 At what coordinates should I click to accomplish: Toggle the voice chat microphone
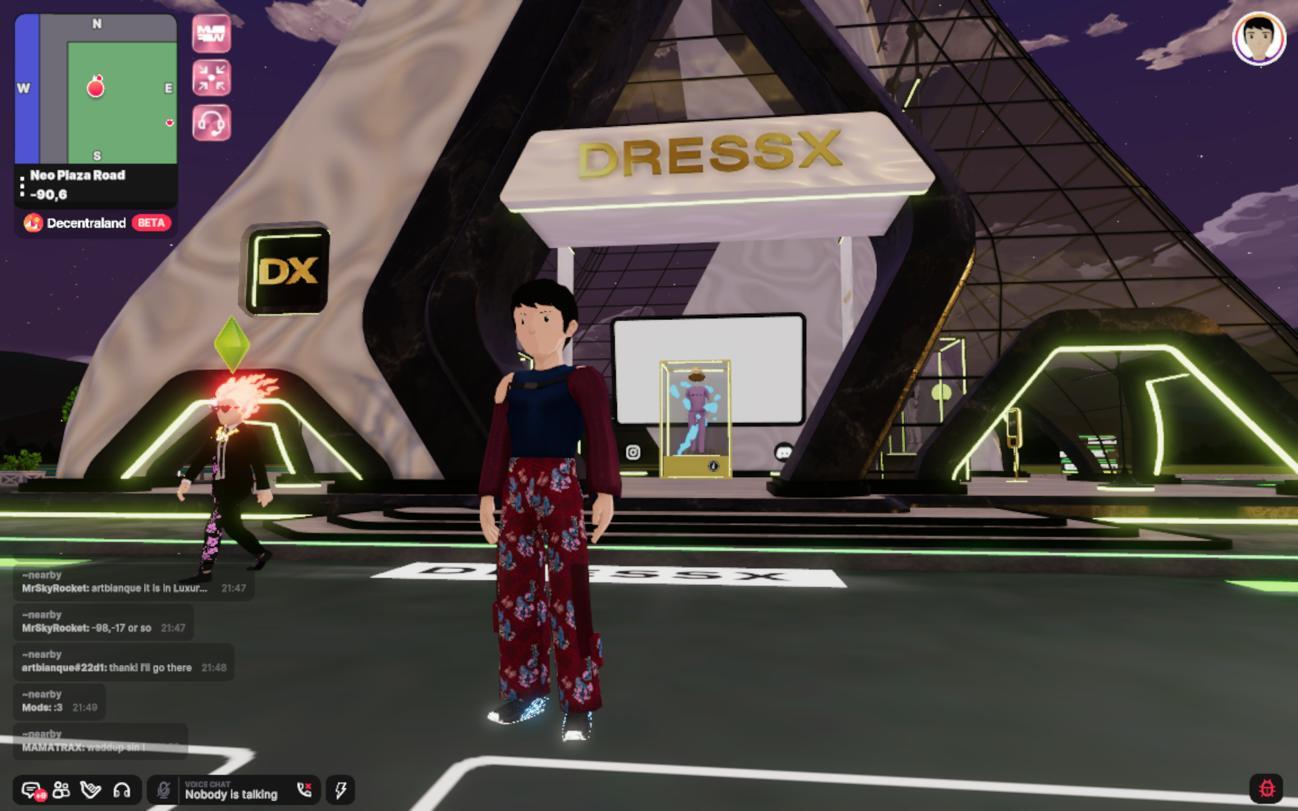pos(163,790)
